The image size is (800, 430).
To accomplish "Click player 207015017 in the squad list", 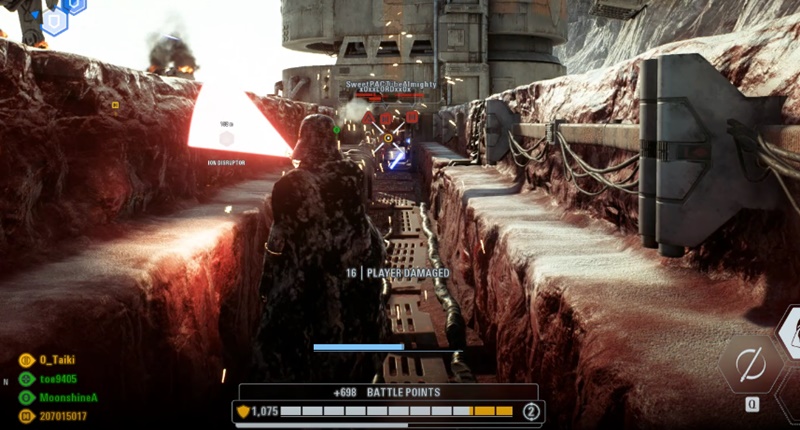I will tap(63, 415).
